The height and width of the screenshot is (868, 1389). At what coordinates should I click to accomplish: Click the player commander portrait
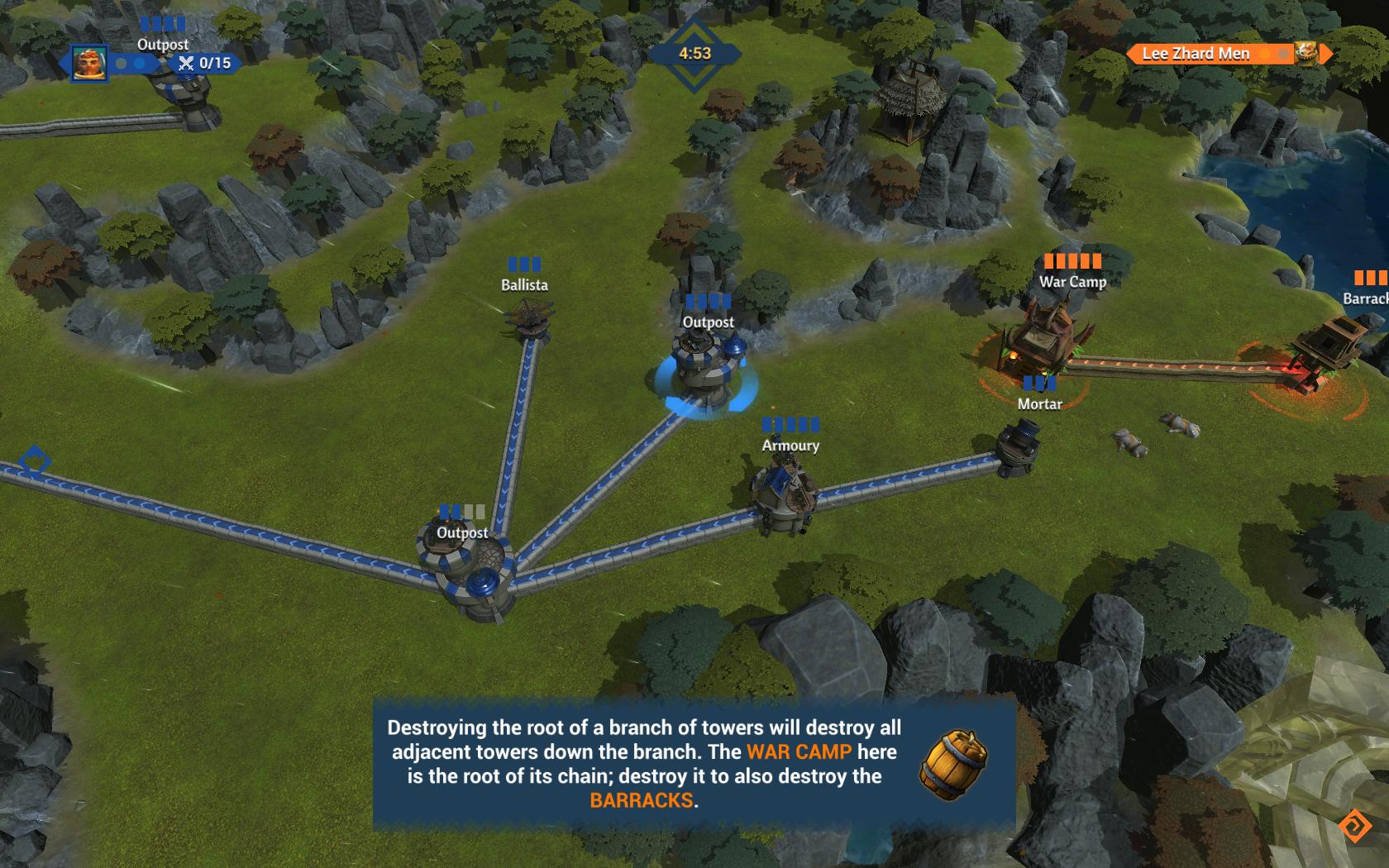[88, 63]
